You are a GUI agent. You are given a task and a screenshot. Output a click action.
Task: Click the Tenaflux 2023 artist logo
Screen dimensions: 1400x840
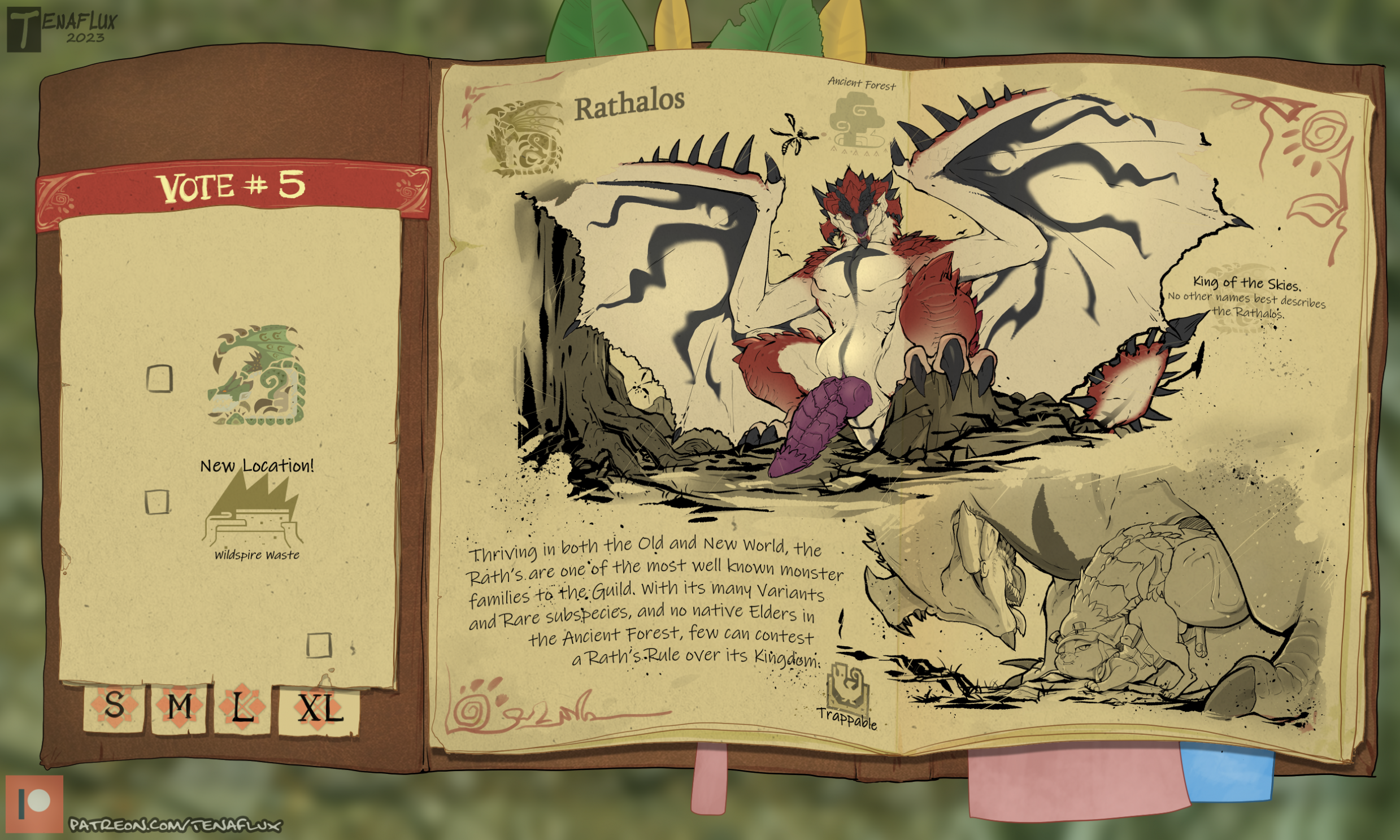point(61,29)
